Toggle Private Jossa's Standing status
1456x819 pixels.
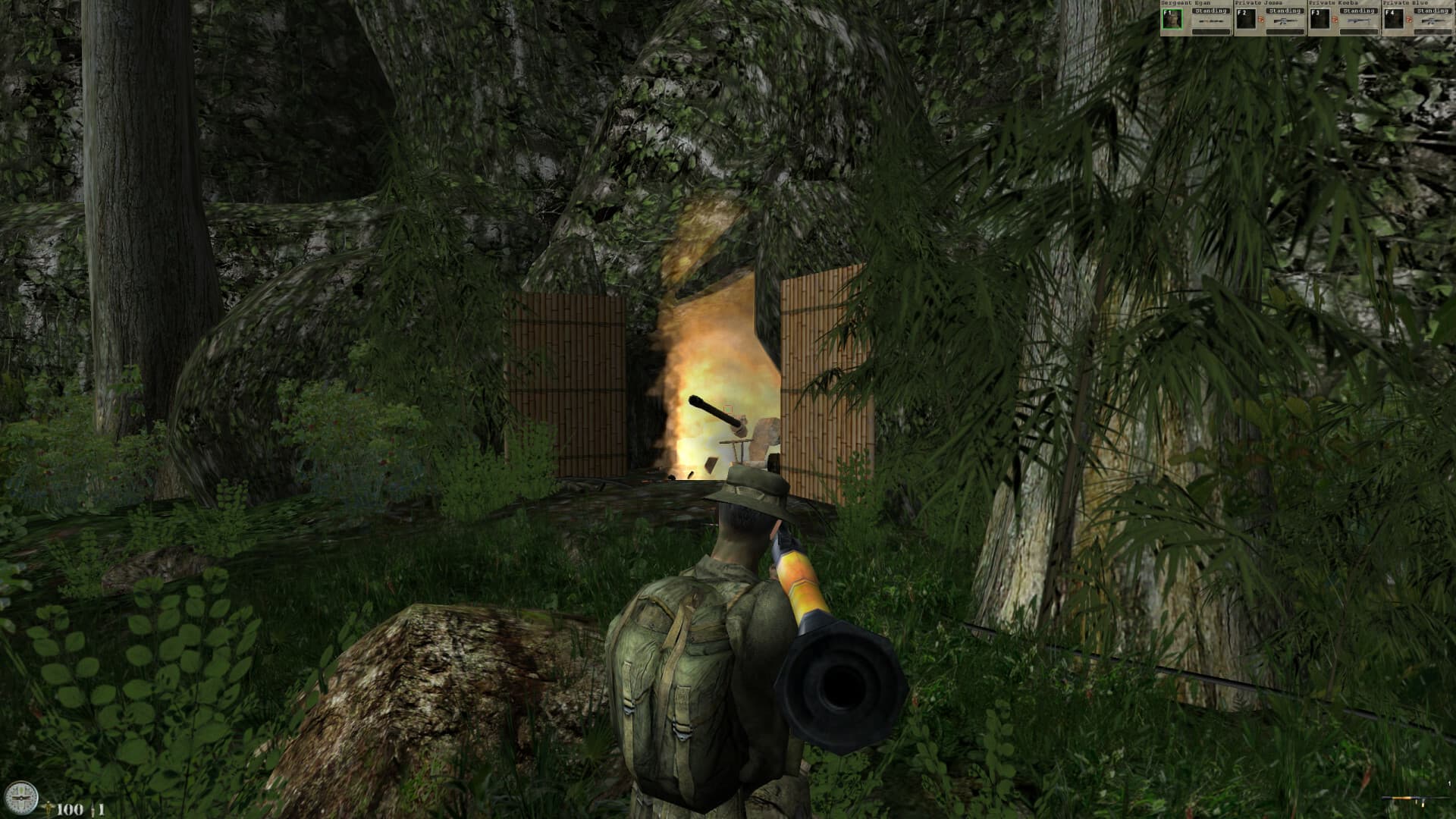point(1285,11)
